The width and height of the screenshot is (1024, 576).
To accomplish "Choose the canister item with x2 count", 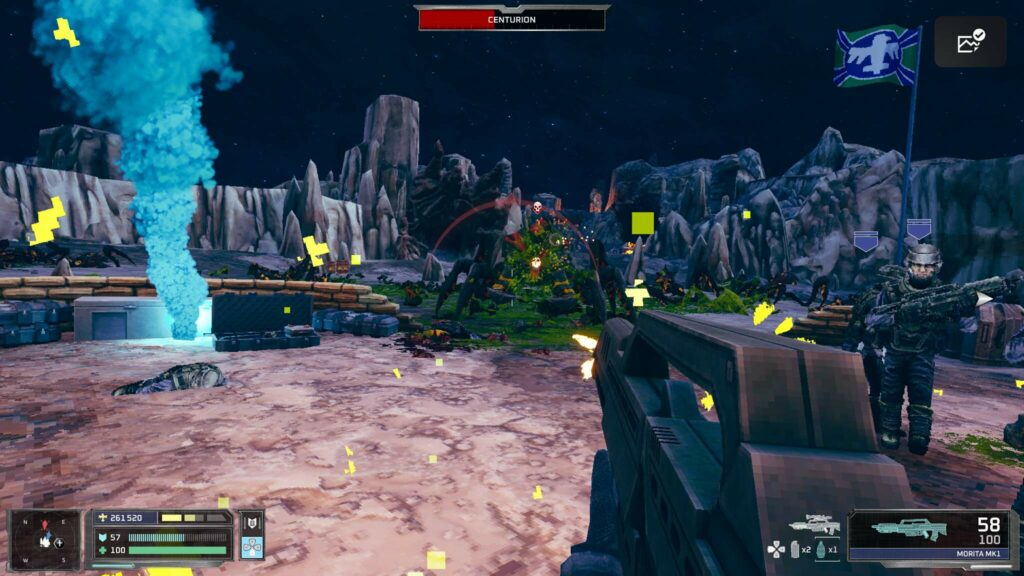I will click(x=796, y=549).
